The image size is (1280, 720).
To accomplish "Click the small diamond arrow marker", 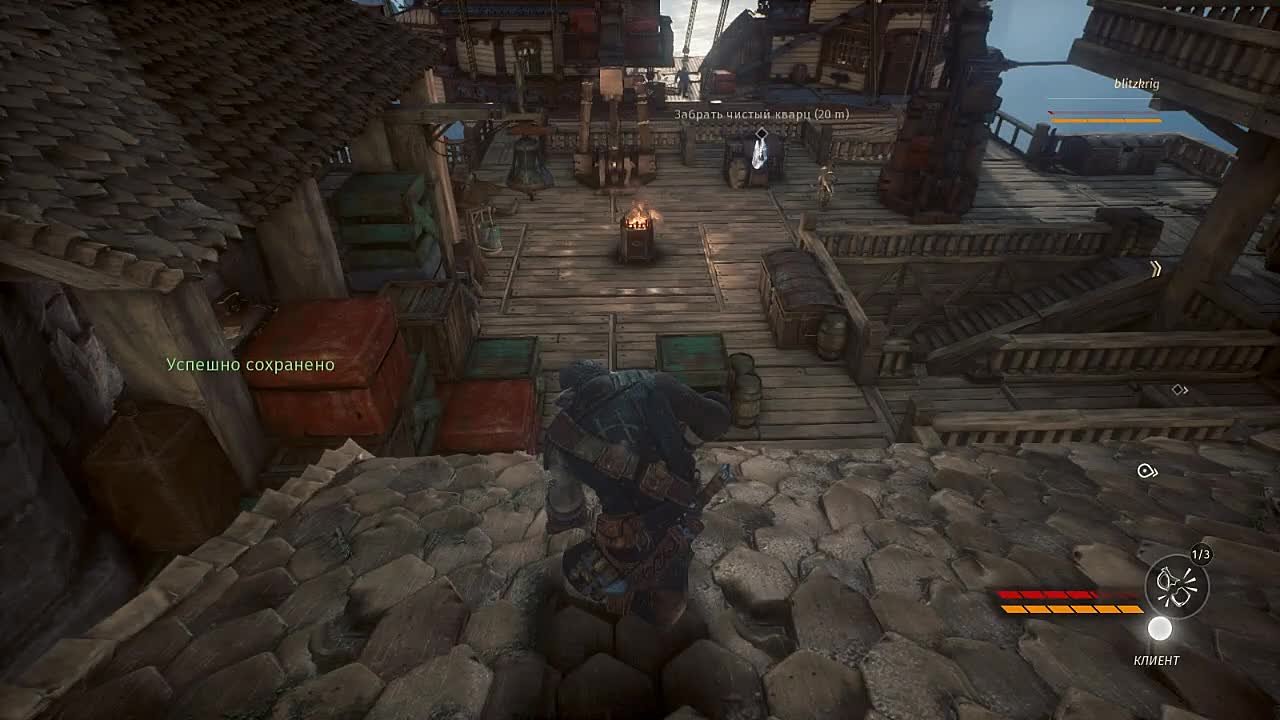I will pyautogui.click(x=1180, y=389).
